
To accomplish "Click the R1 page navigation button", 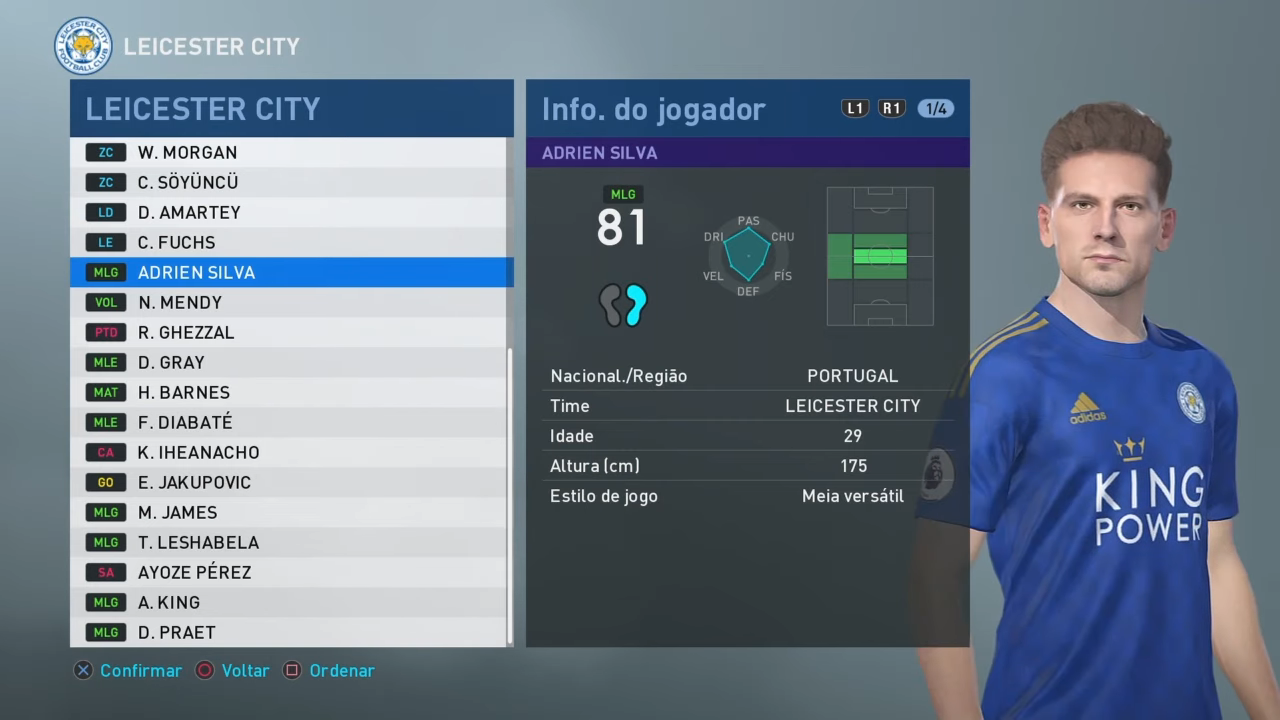I will click(891, 108).
